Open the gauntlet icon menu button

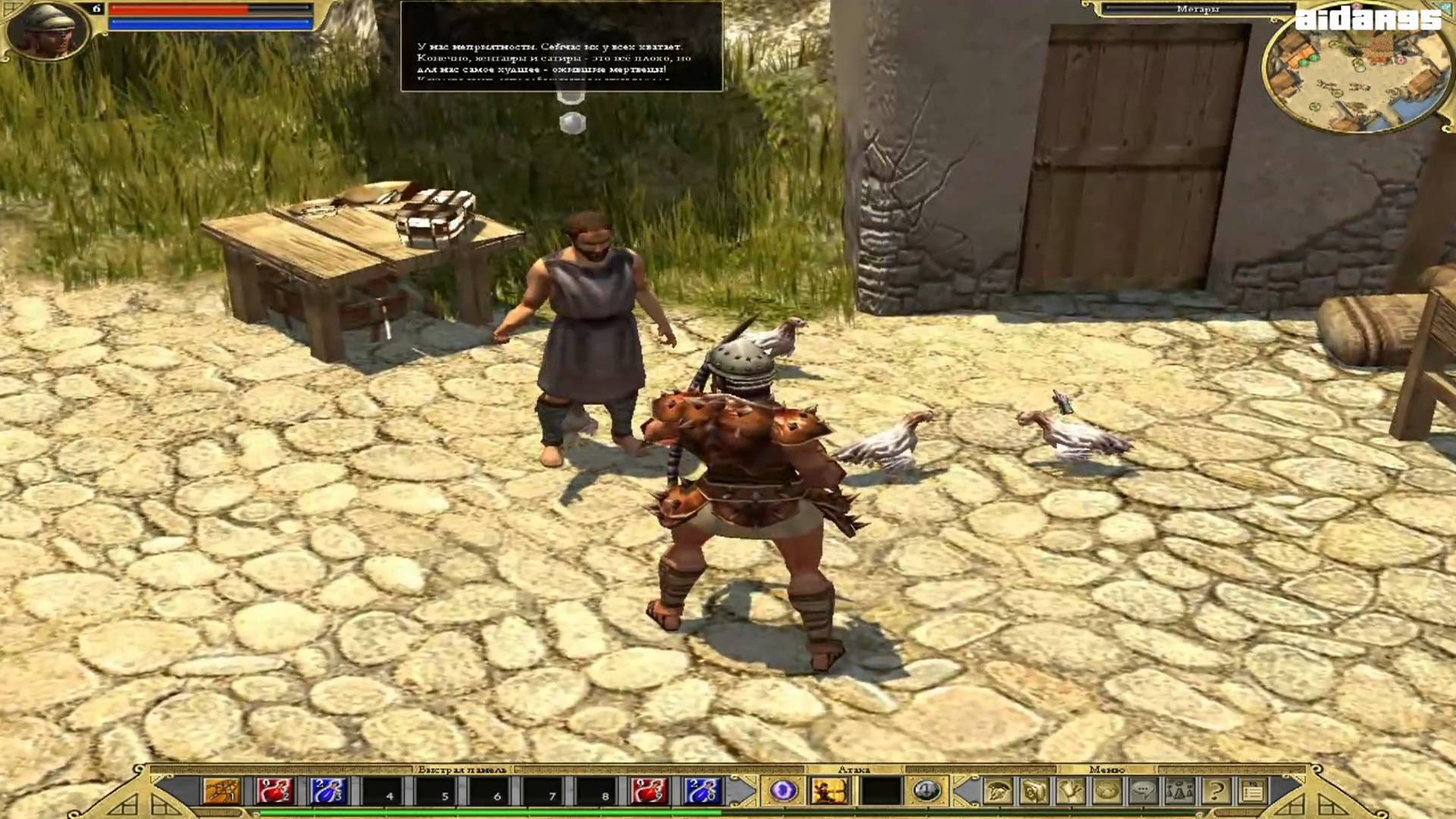1071,792
